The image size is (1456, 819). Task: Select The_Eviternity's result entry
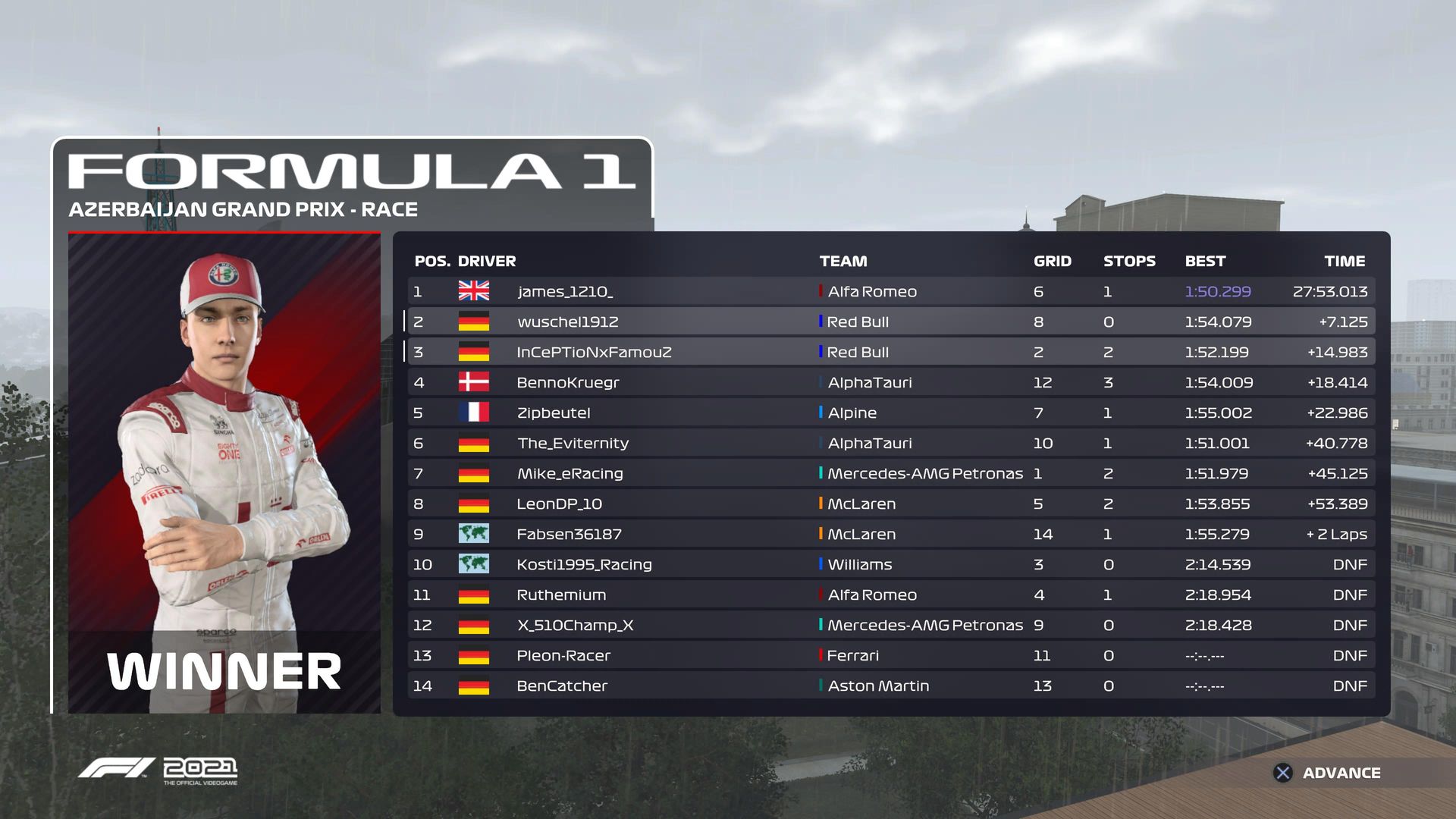click(890, 443)
